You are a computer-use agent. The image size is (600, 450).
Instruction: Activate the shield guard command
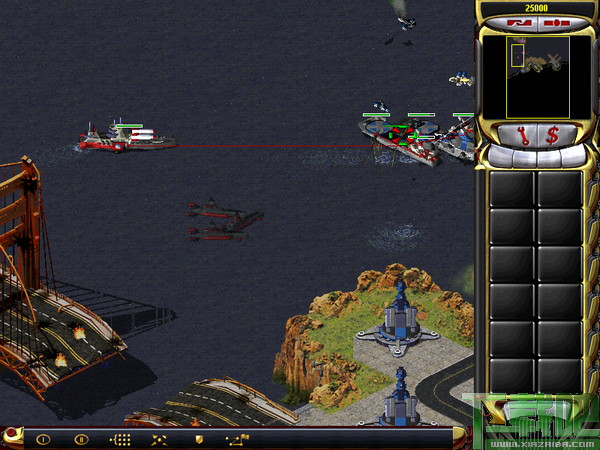tap(198, 439)
